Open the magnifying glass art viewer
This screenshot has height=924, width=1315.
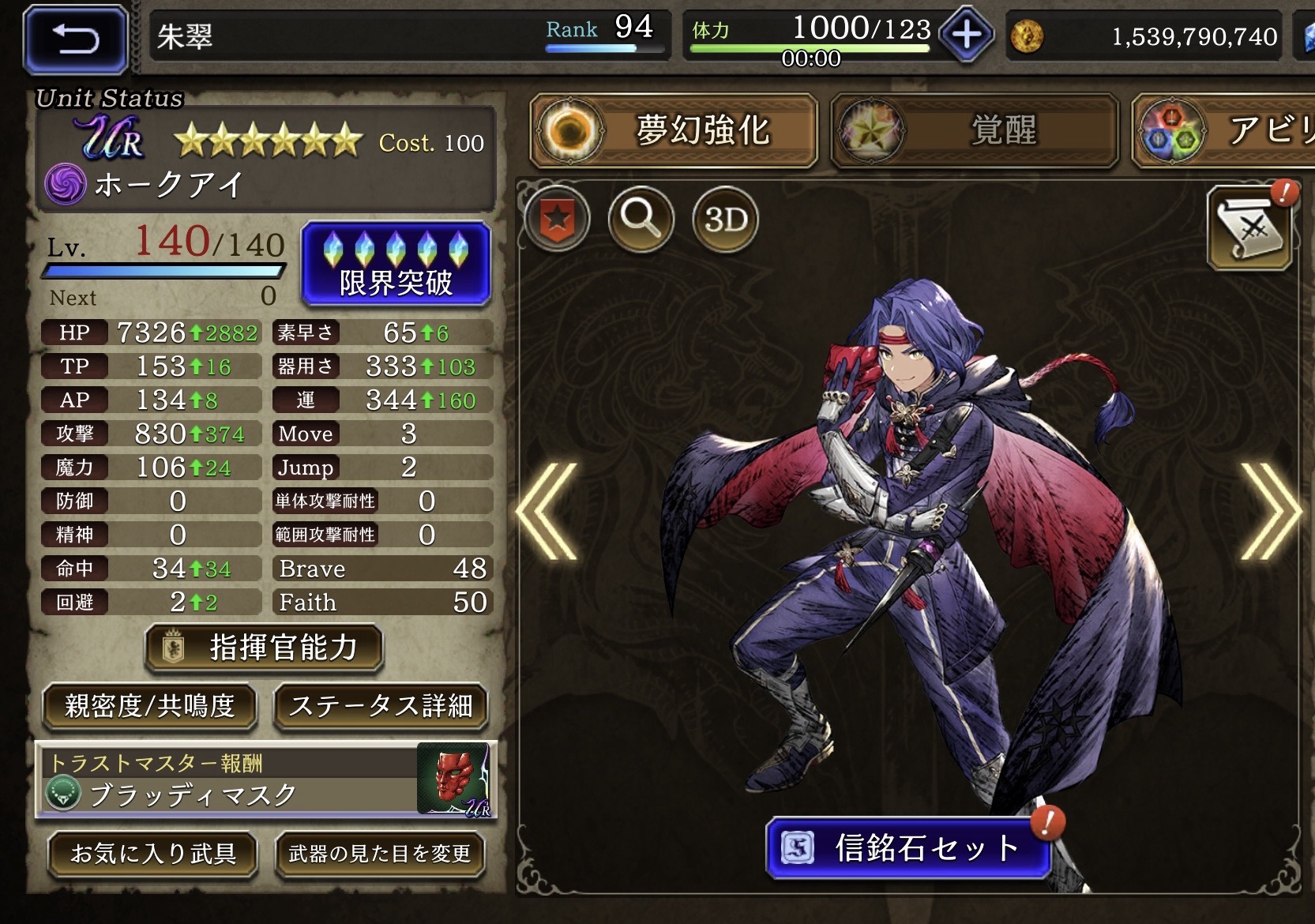641,218
